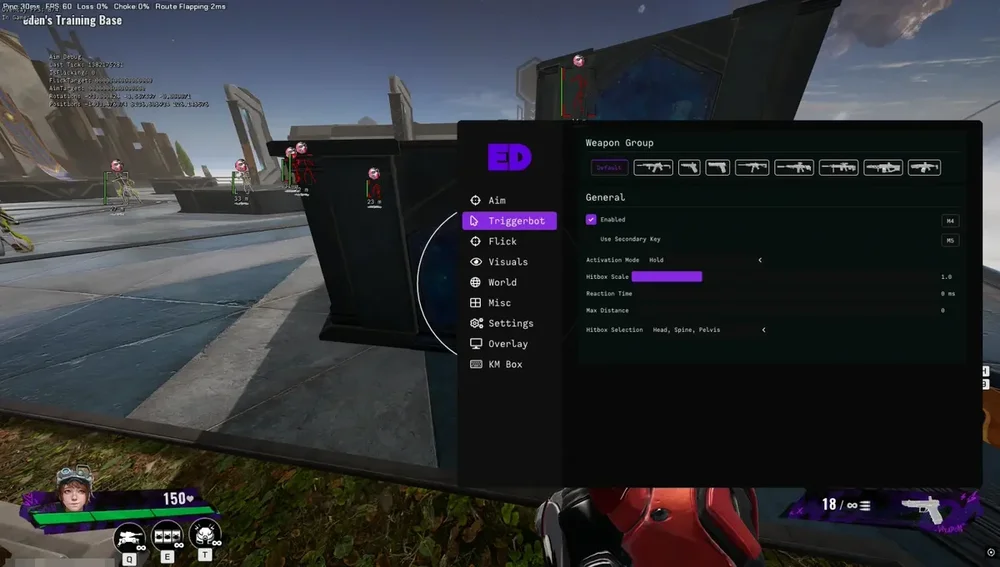Change the Activation Mode arrow selector

coord(760,260)
